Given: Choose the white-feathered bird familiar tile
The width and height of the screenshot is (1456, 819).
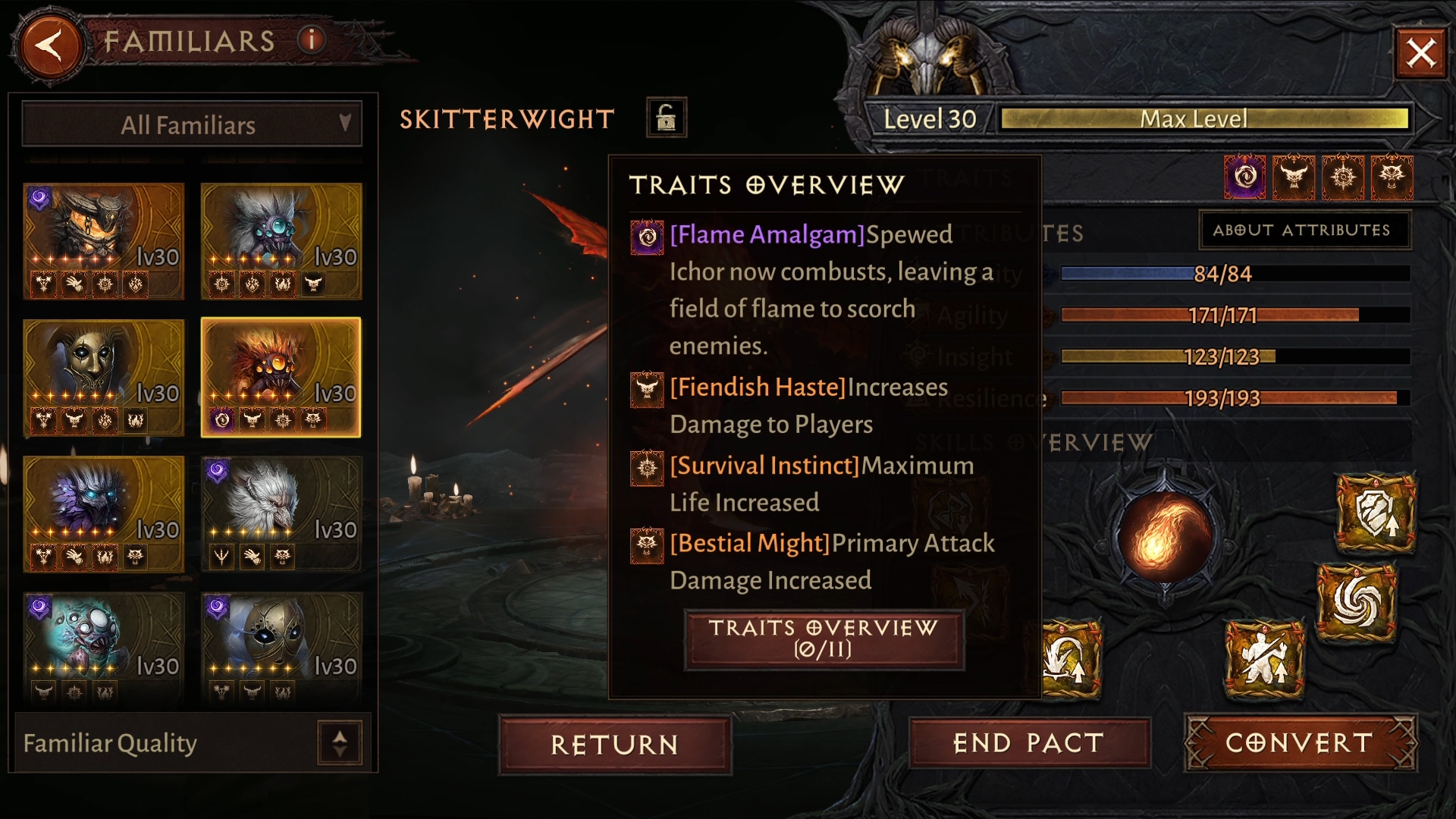Looking at the screenshot, I should pyautogui.click(x=281, y=513).
